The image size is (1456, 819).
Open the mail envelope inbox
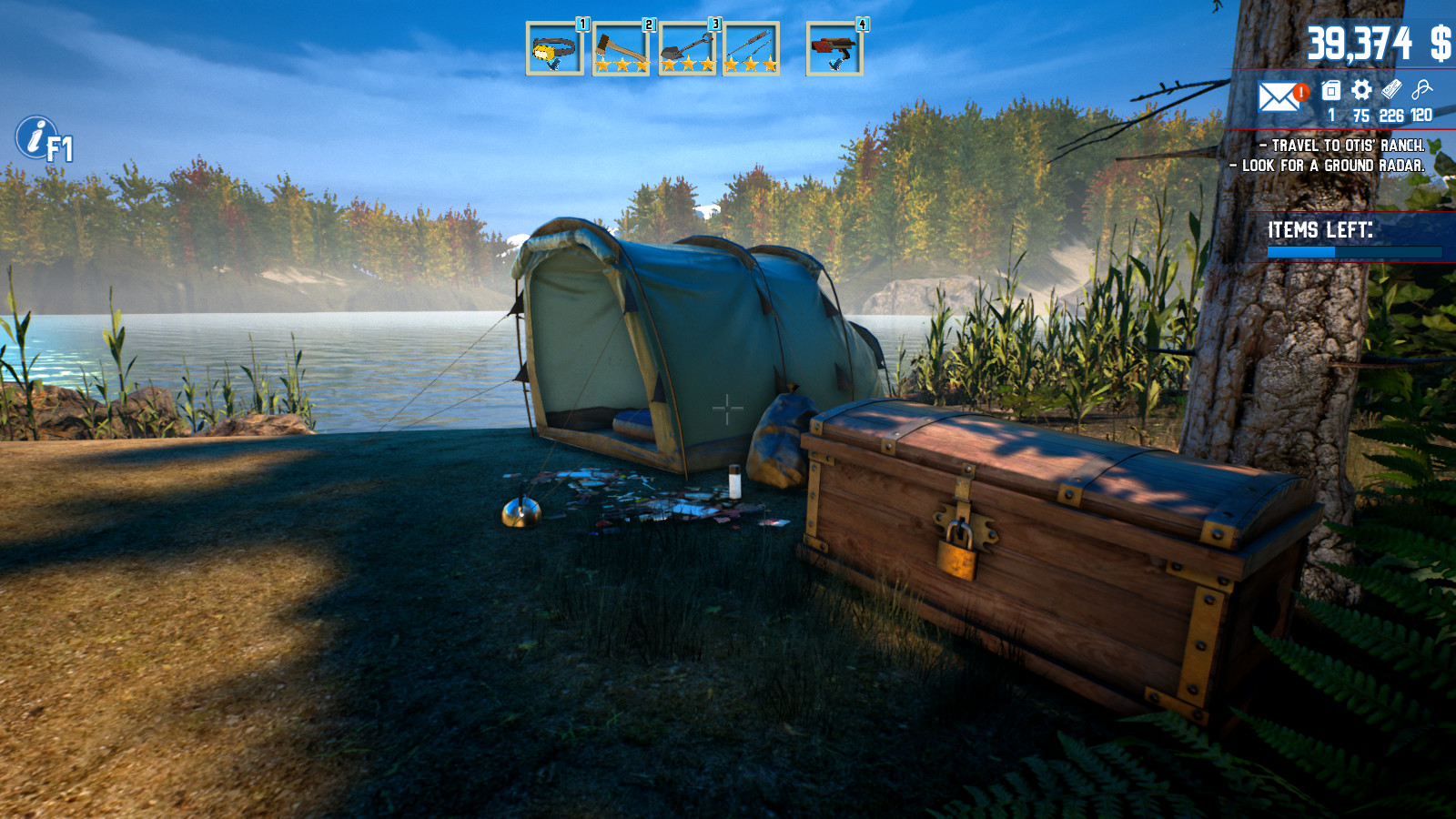[x=1279, y=96]
